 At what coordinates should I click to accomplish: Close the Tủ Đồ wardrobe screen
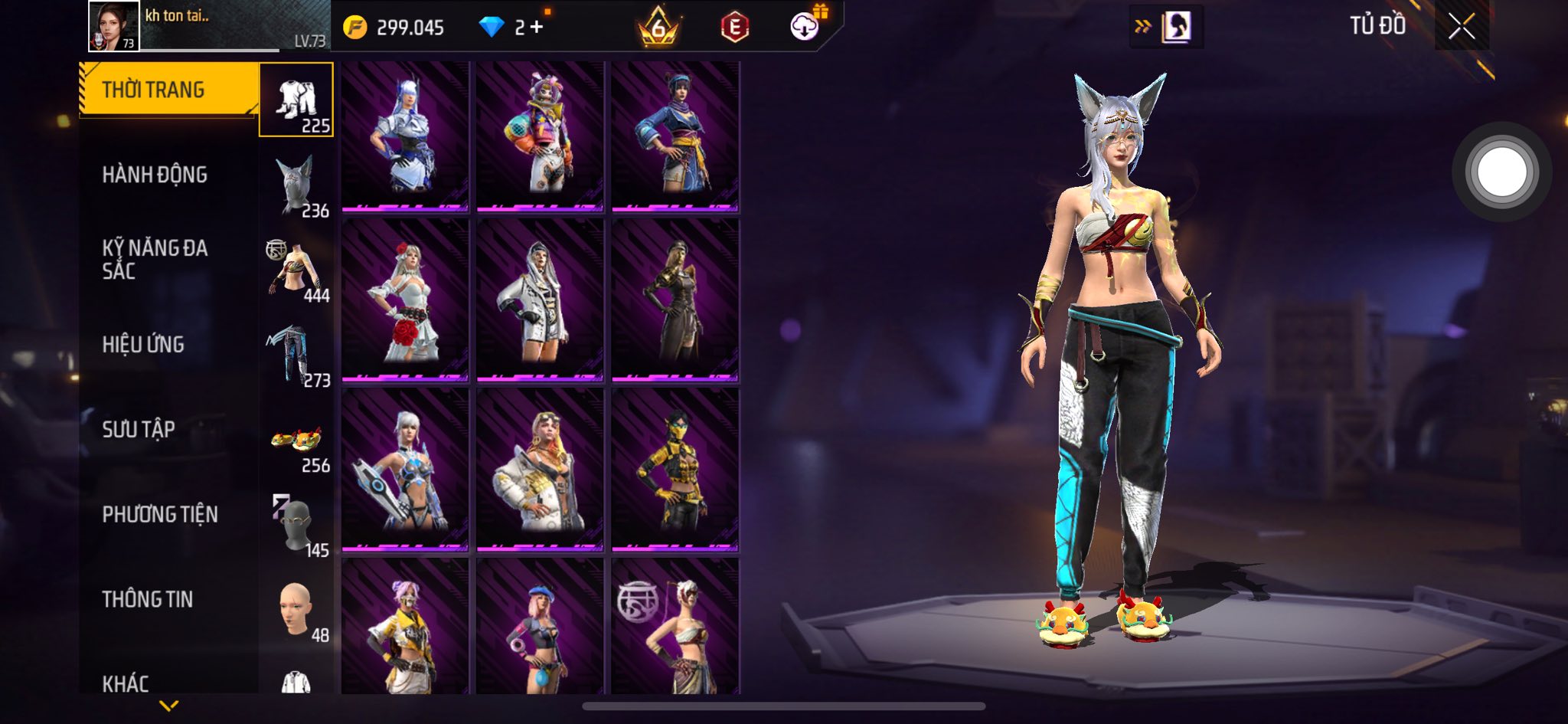pyautogui.click(x=1461, y=28)
